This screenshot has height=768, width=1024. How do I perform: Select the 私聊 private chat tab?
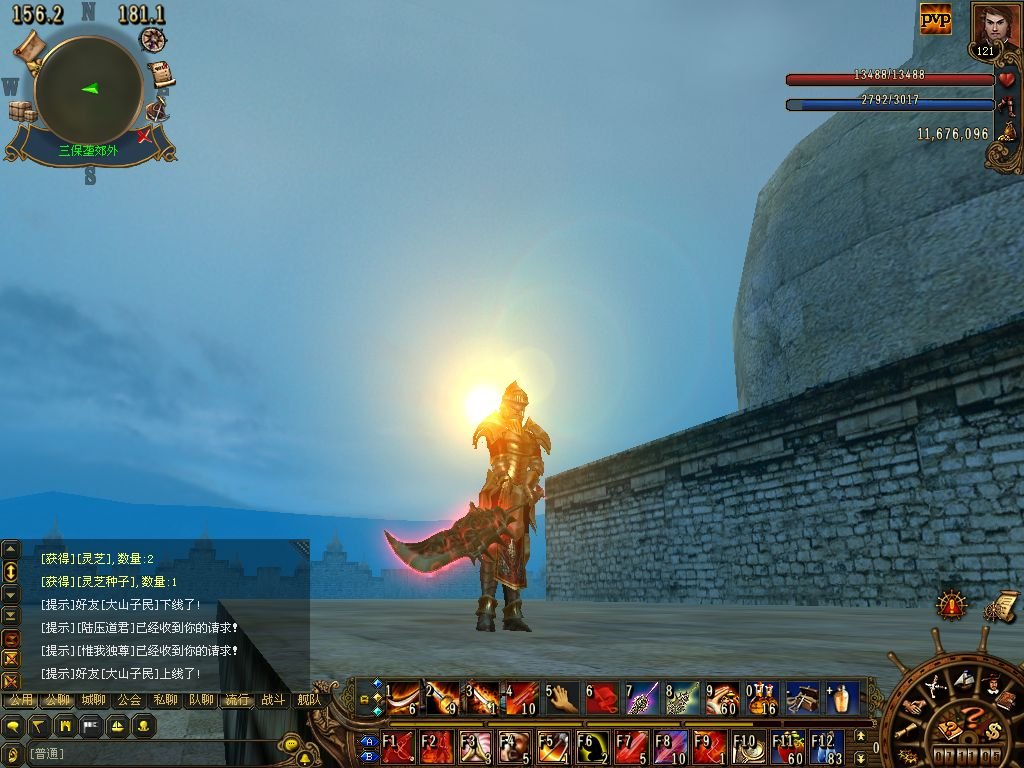(165, 700)
